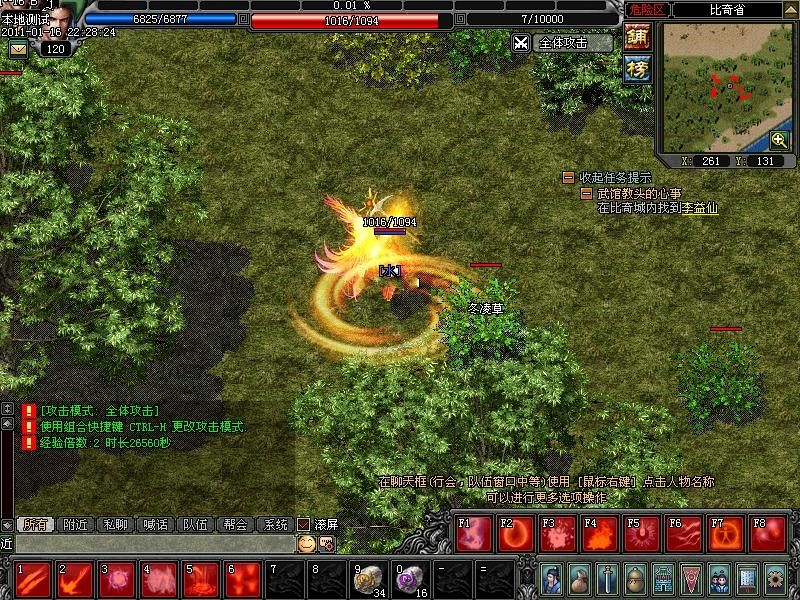Activate the F2 fire ring skill
The height and width of the screenshot is (600, 800).
tap(516, 534)
